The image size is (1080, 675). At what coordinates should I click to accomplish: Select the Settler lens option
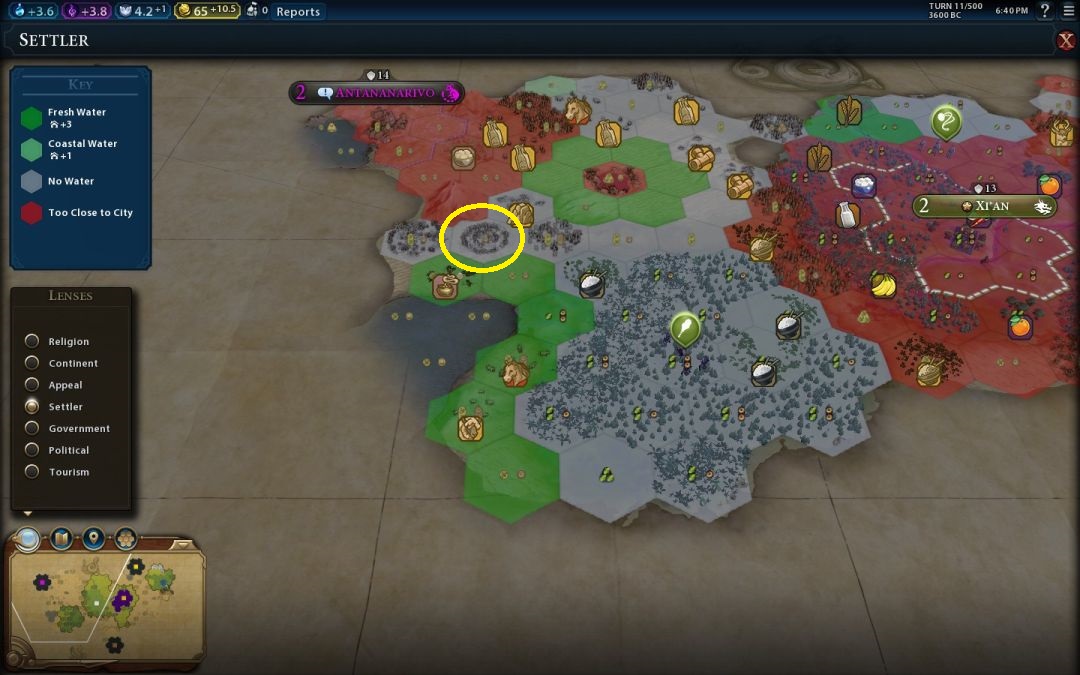(x=33, y=407)
